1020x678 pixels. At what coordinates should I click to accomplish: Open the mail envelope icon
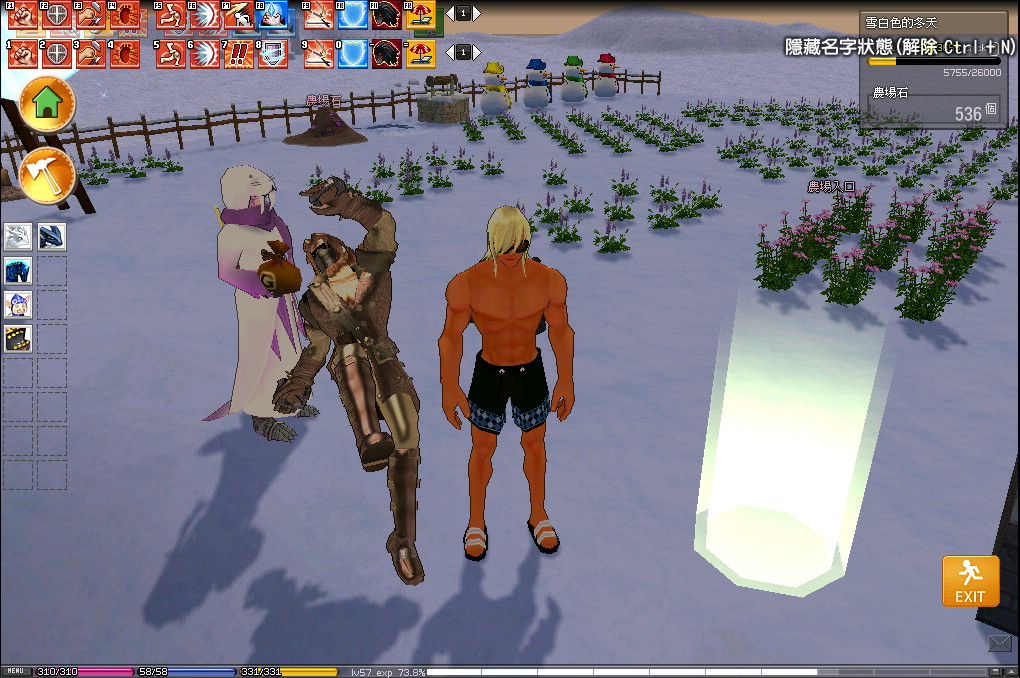tap(1000, 643)
